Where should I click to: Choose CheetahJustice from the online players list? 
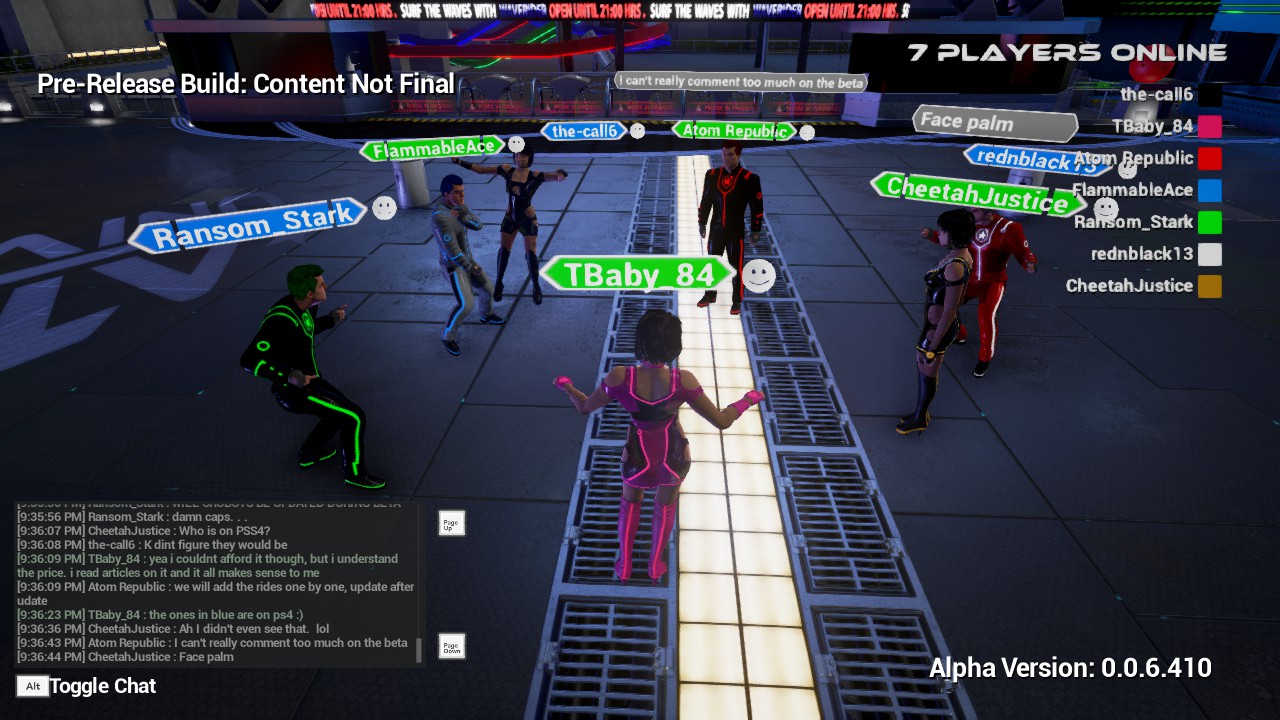tap(1129, 286)
